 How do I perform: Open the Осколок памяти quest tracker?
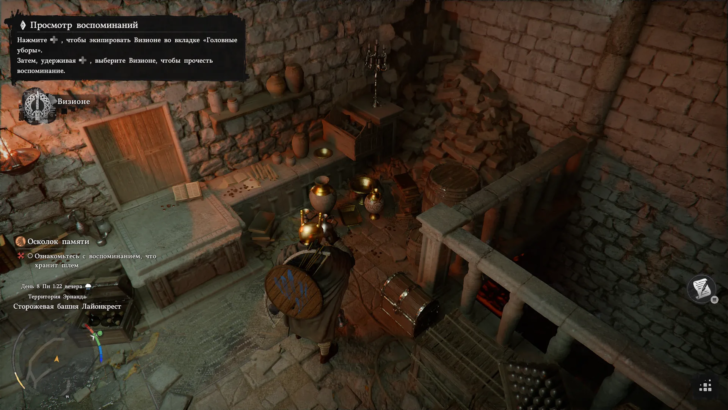[60, 242]
